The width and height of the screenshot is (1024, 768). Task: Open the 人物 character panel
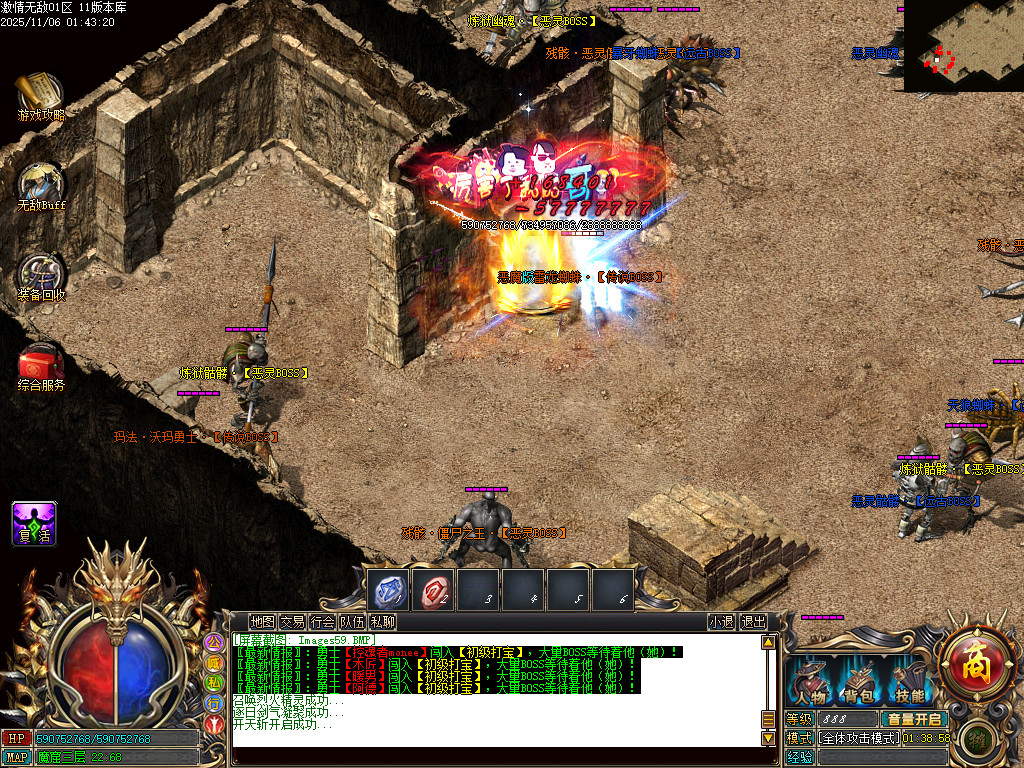pyautogui.click(x=811, y=684)
